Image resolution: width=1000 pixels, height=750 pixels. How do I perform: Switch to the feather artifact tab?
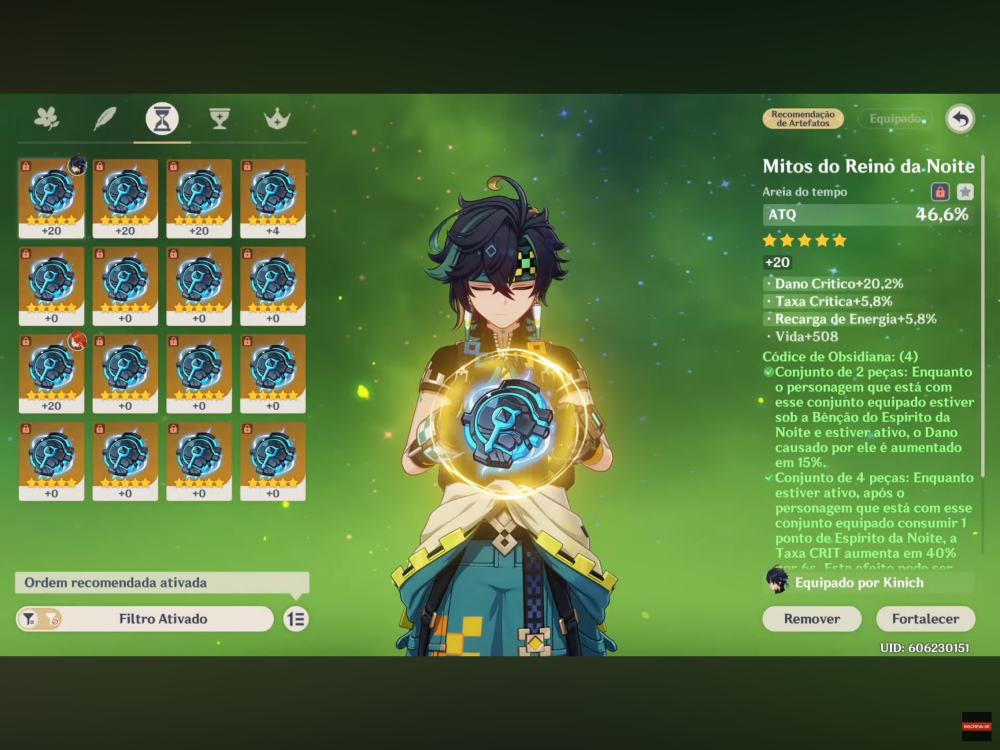click(105, 118)
